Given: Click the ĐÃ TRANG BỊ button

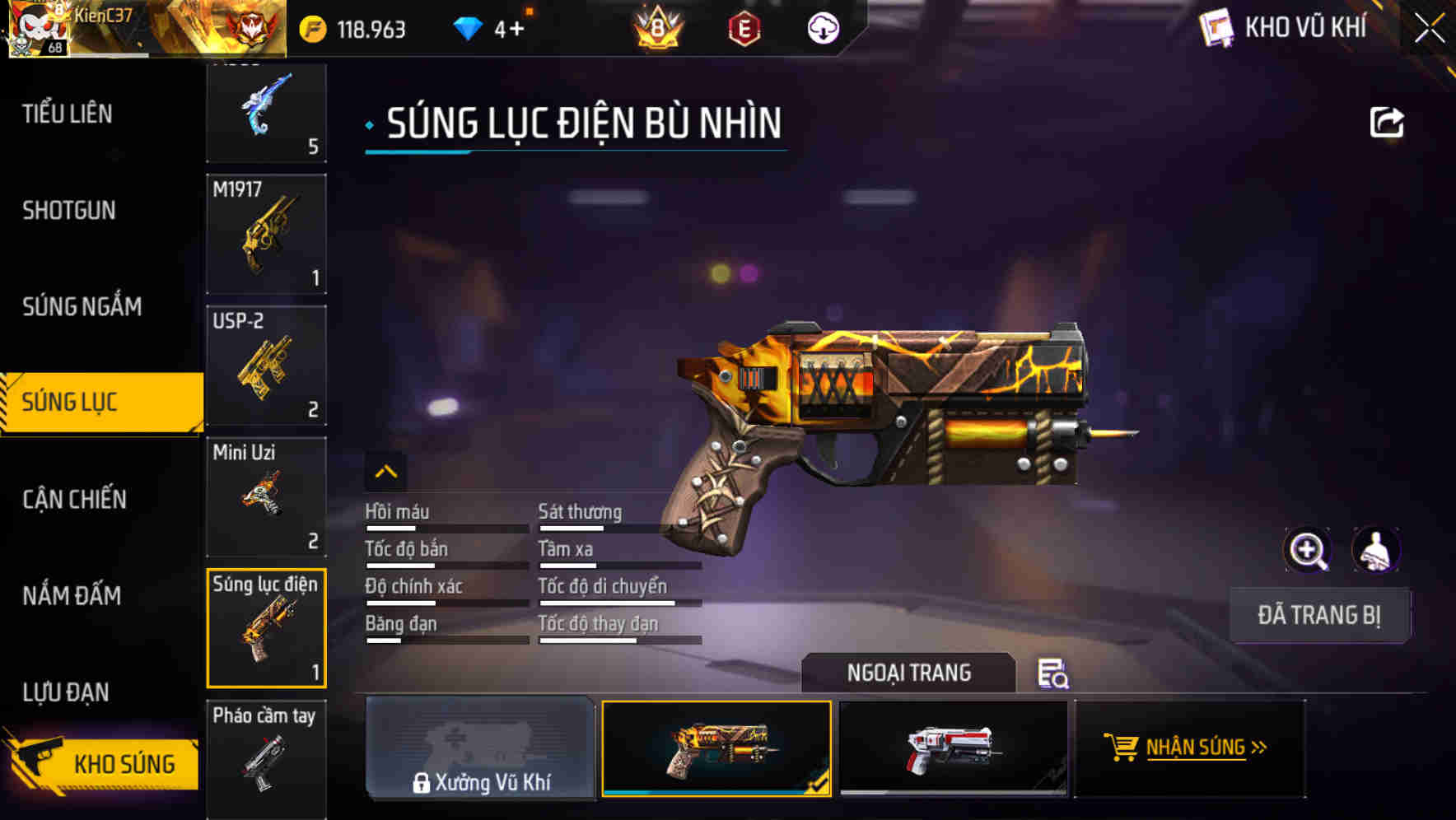Looking at the screenshot, I should tap(1318, 615).
